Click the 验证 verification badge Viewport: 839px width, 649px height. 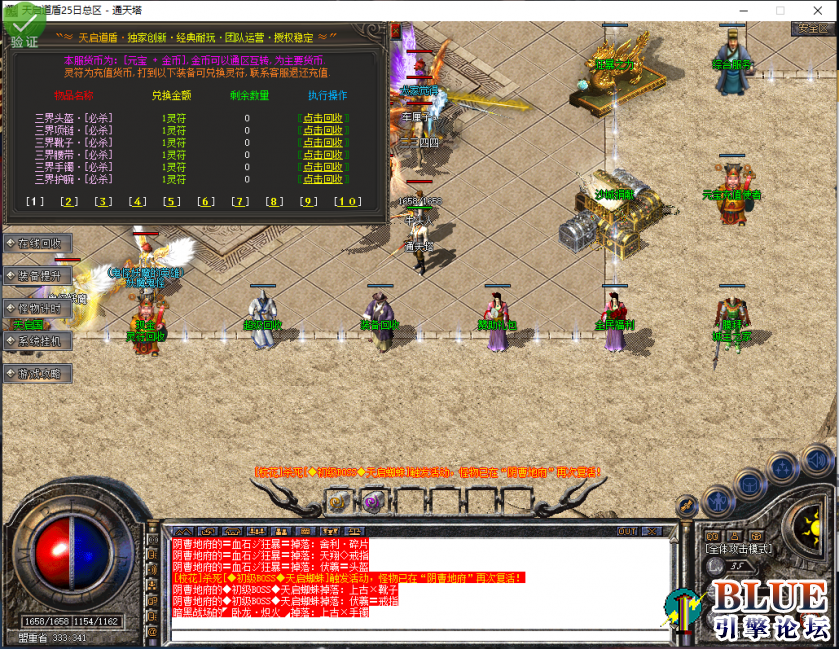click(24, 32)
